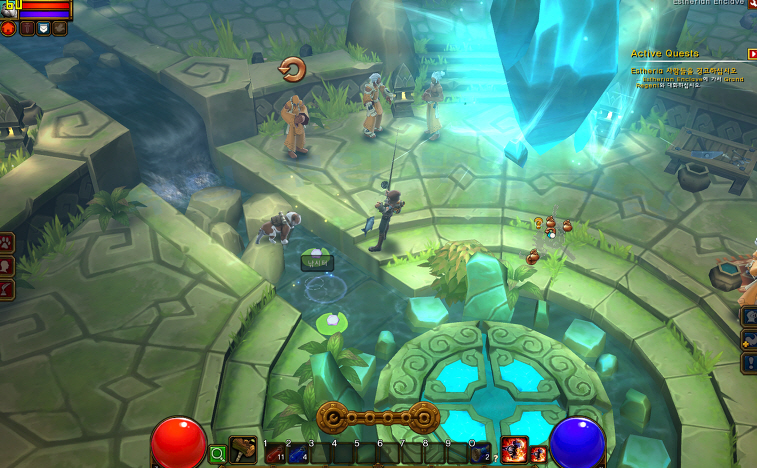
Task: Collapse the Active Quests tracker arrow
Action: (751, 54)
